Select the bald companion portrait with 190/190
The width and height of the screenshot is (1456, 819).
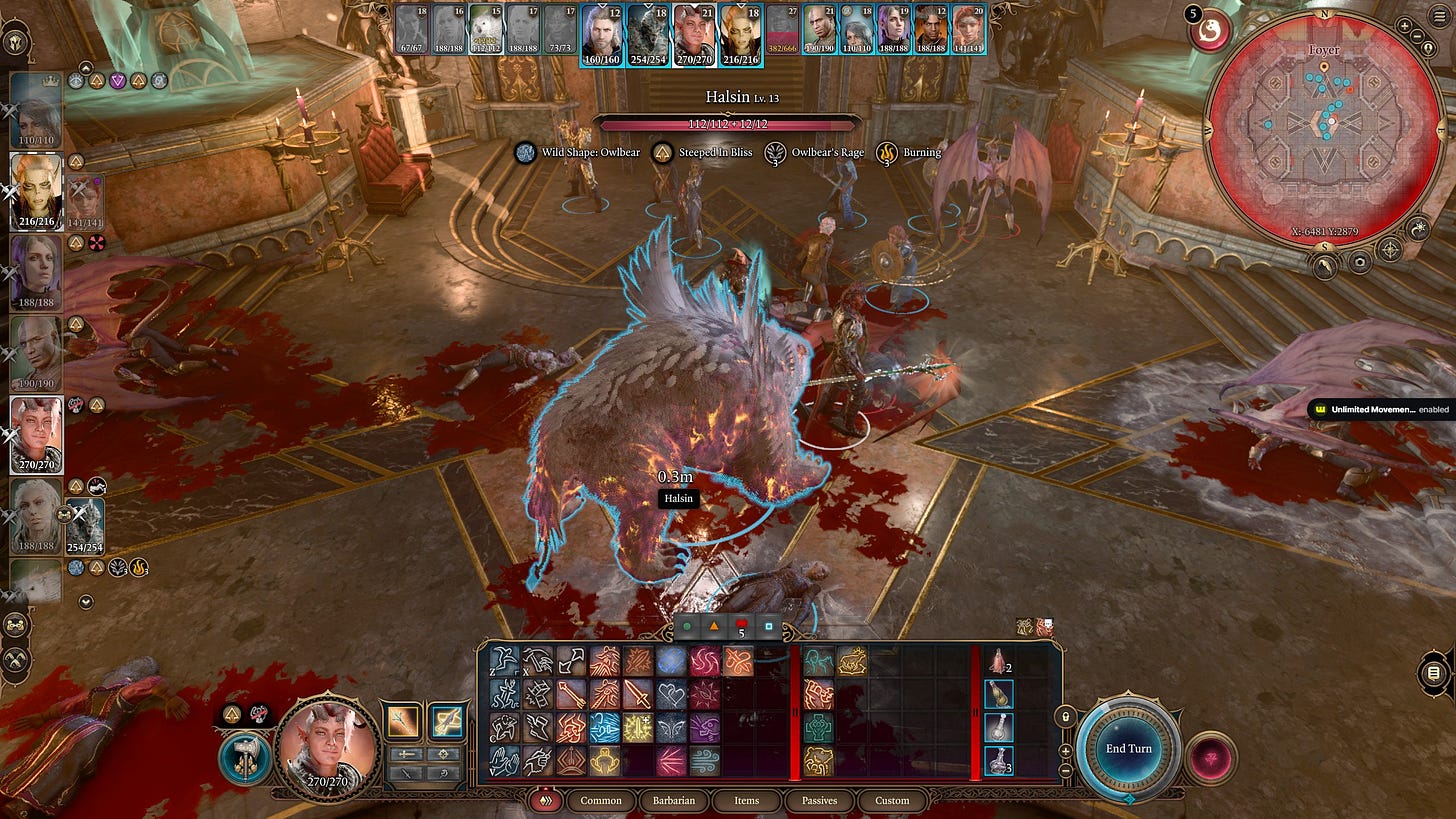coord(37,353)
